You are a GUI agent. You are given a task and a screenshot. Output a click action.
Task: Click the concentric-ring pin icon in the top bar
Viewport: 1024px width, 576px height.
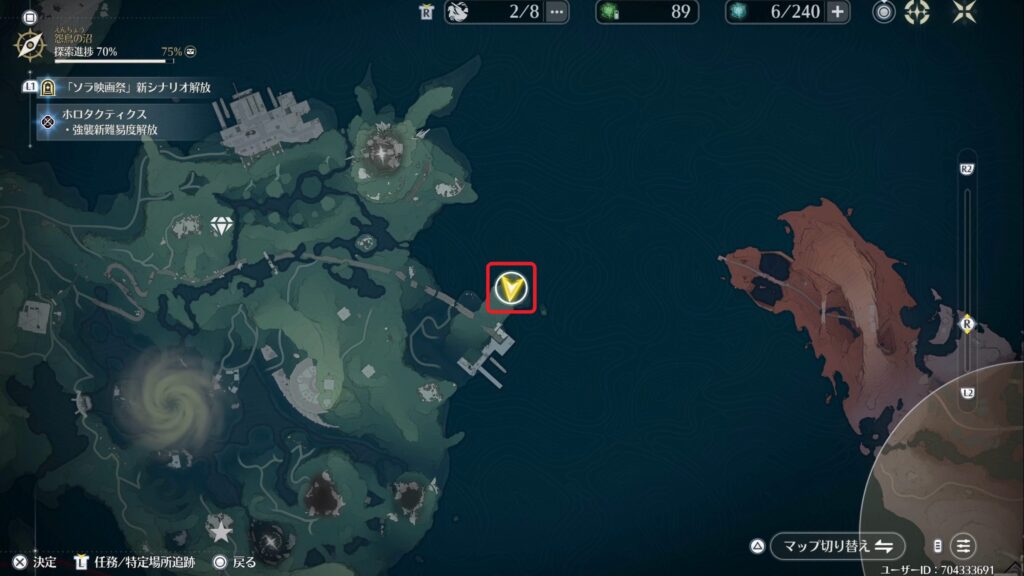(884, 12)
